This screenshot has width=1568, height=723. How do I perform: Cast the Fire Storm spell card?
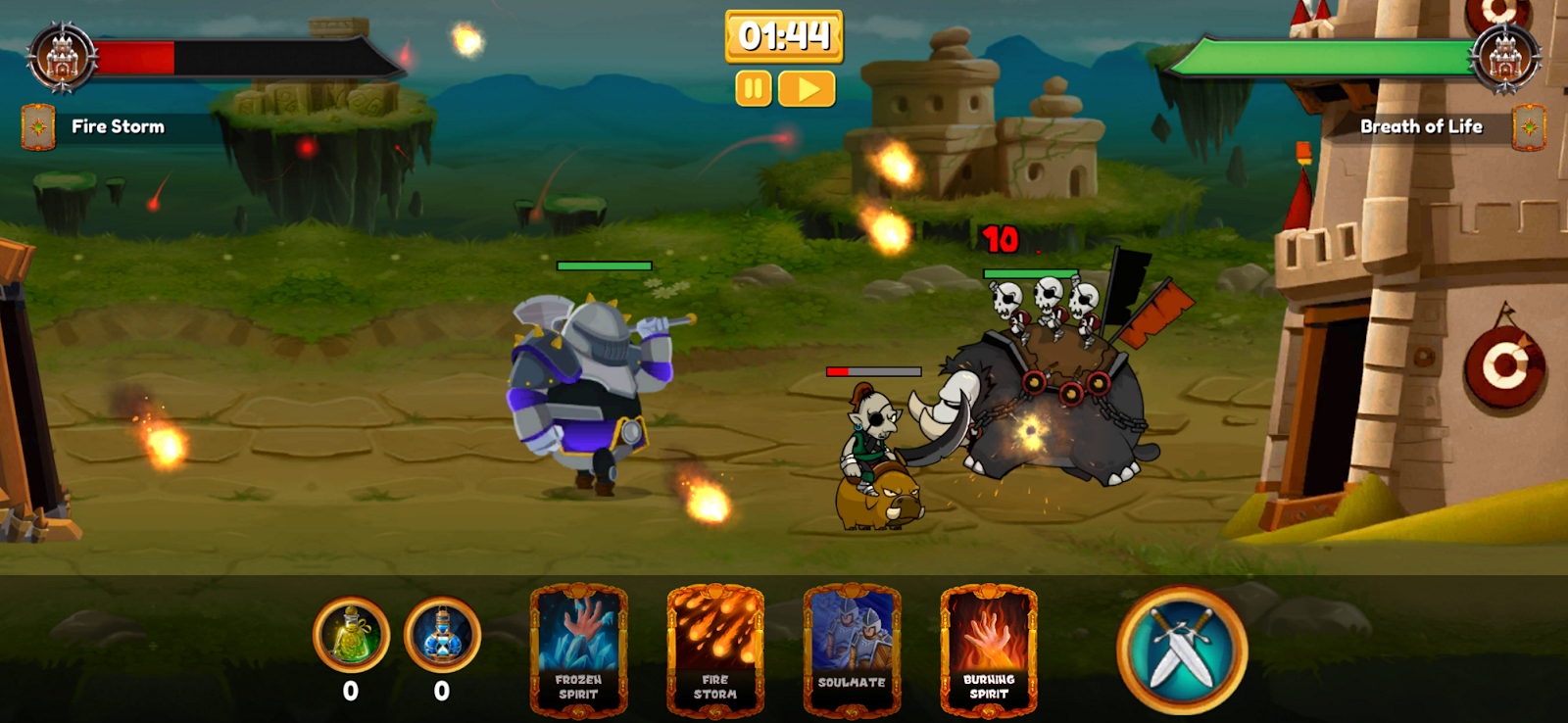[x=715, y=649]
